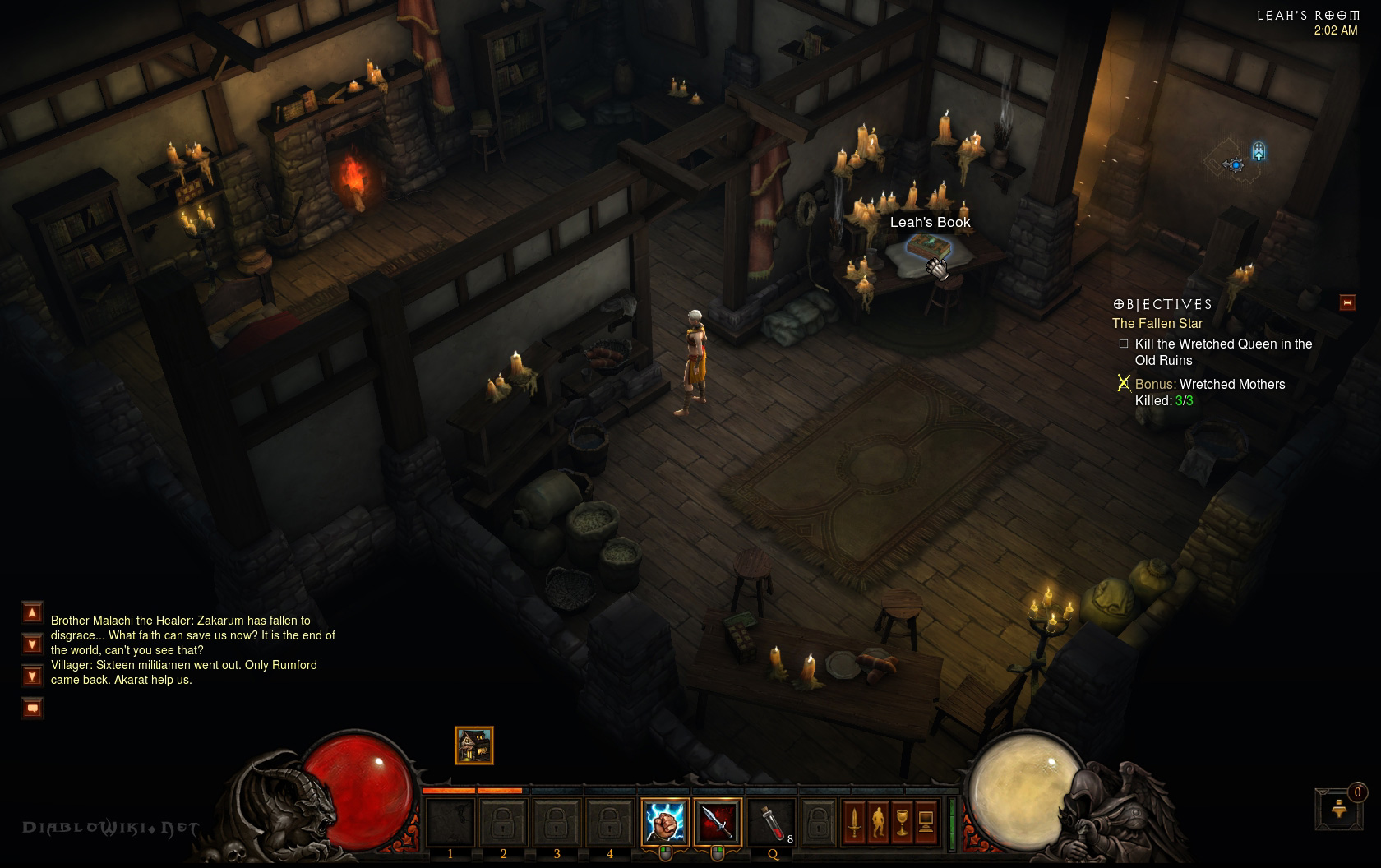The height and width of the screenshot is (868, 1381).
Task: Open the inventory via sword icon
Action: (x=854, y=821)
